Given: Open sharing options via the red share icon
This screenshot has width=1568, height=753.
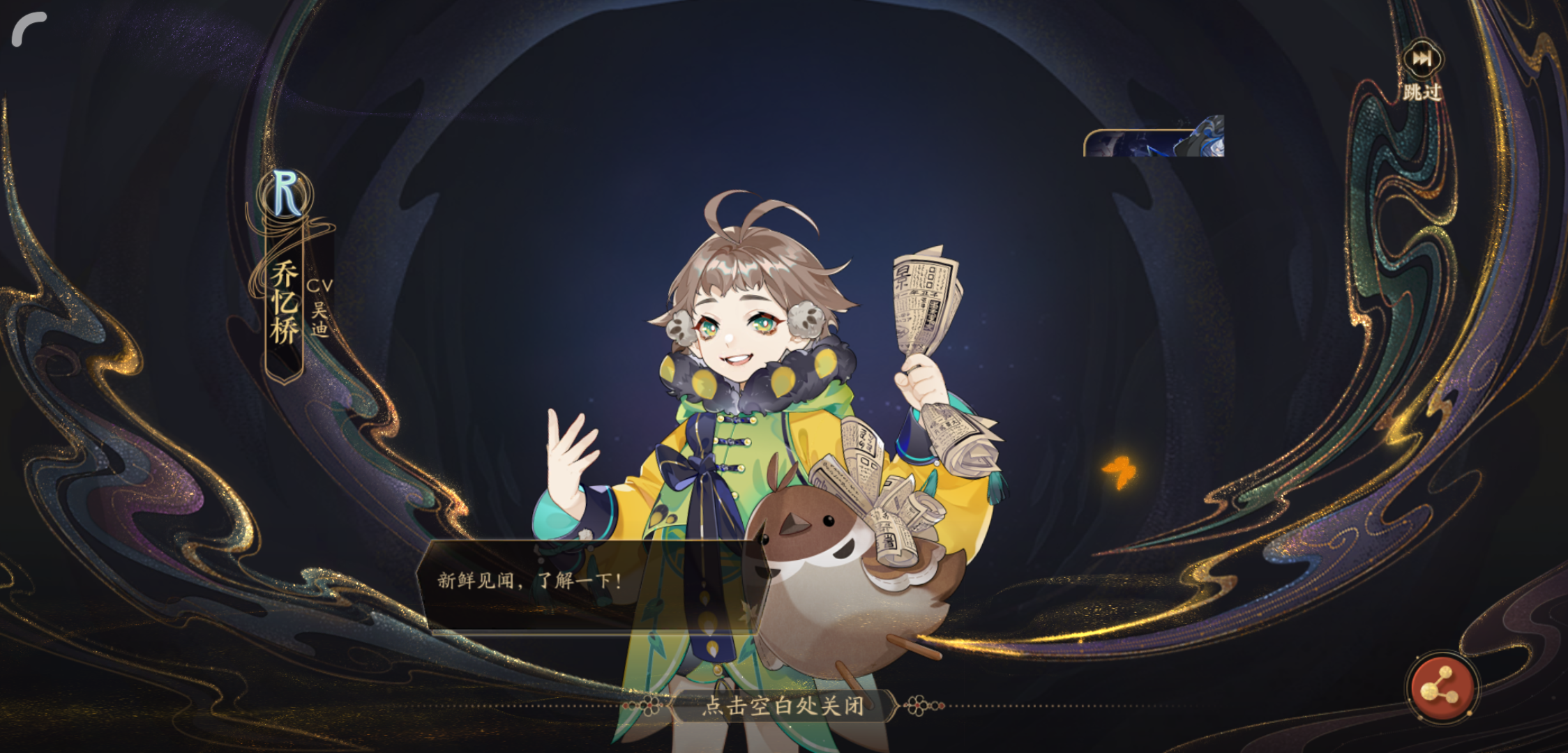Looking at the screenshot, I should pyautogui.click(x=1443, y=685).
